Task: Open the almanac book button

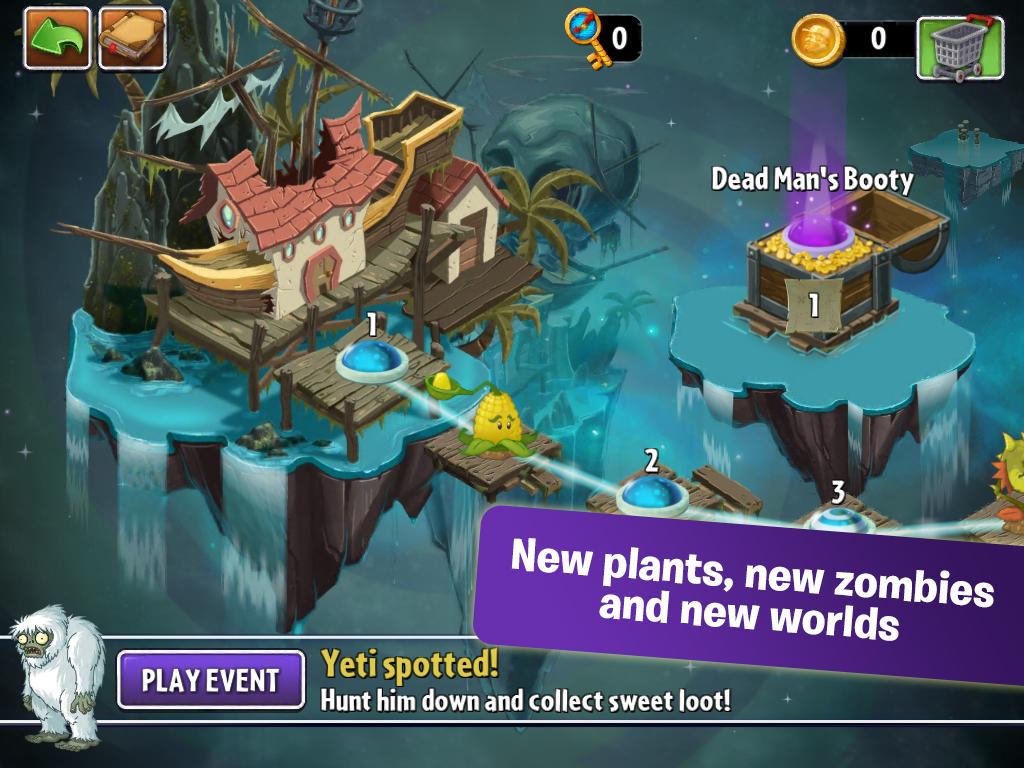Action: coord(132,38)
